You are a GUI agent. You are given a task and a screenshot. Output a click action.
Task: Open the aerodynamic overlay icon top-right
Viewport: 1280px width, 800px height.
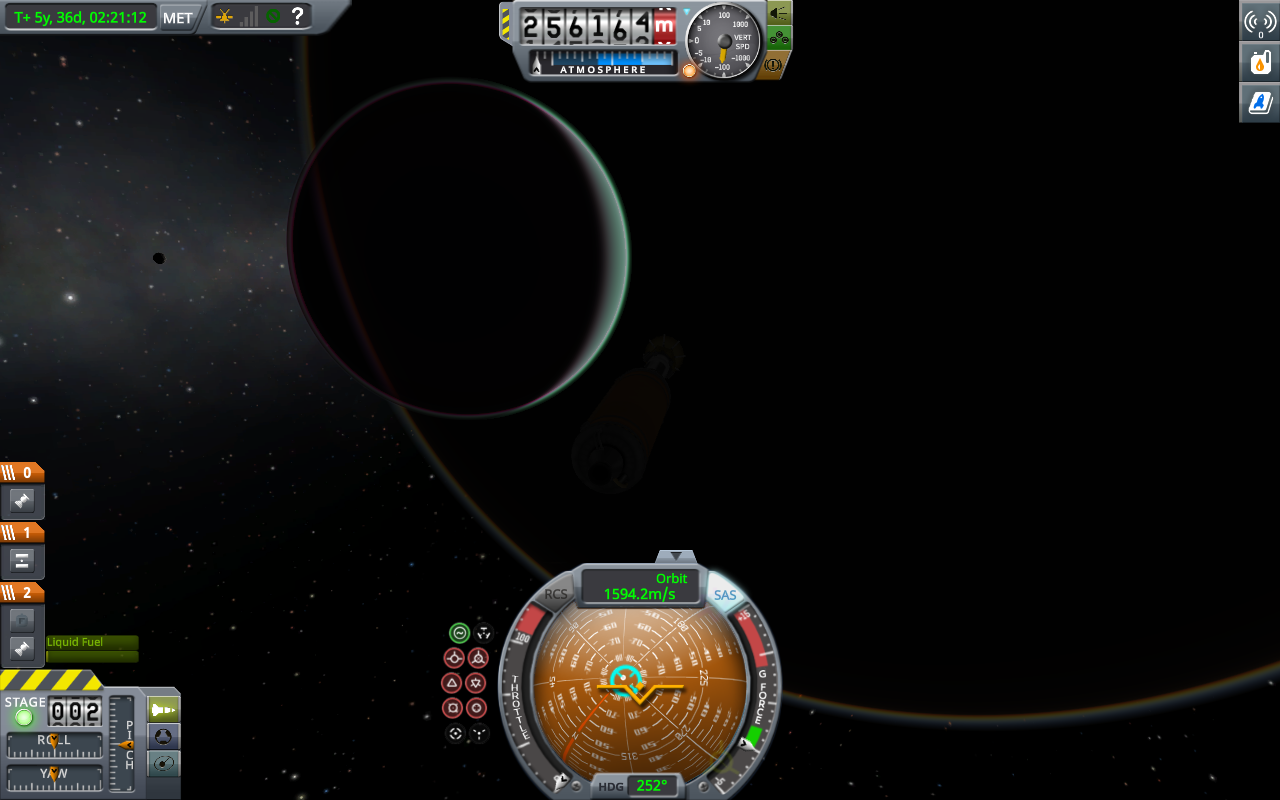(1258, 101)
